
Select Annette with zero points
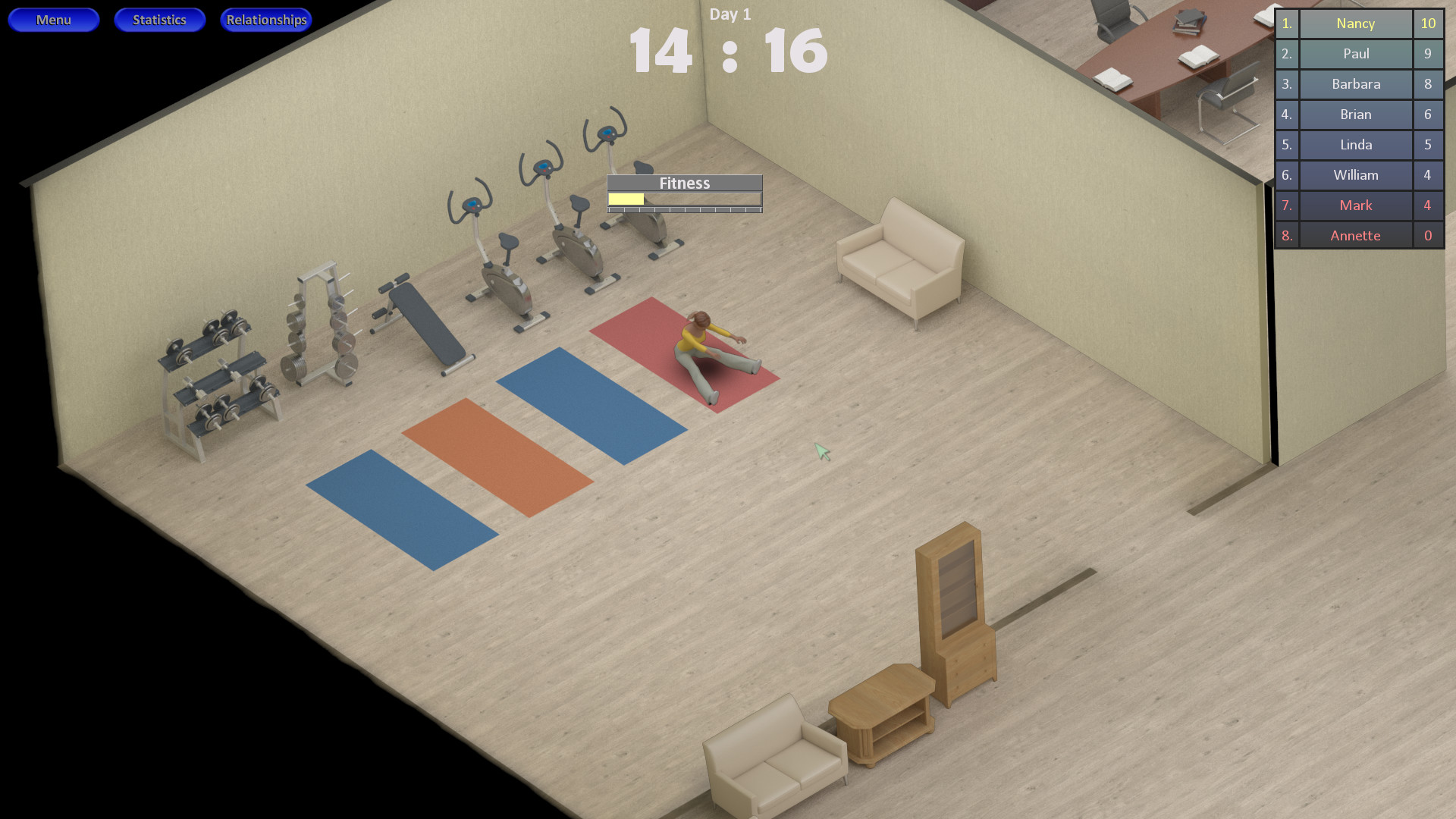(x=1355, y=235)
